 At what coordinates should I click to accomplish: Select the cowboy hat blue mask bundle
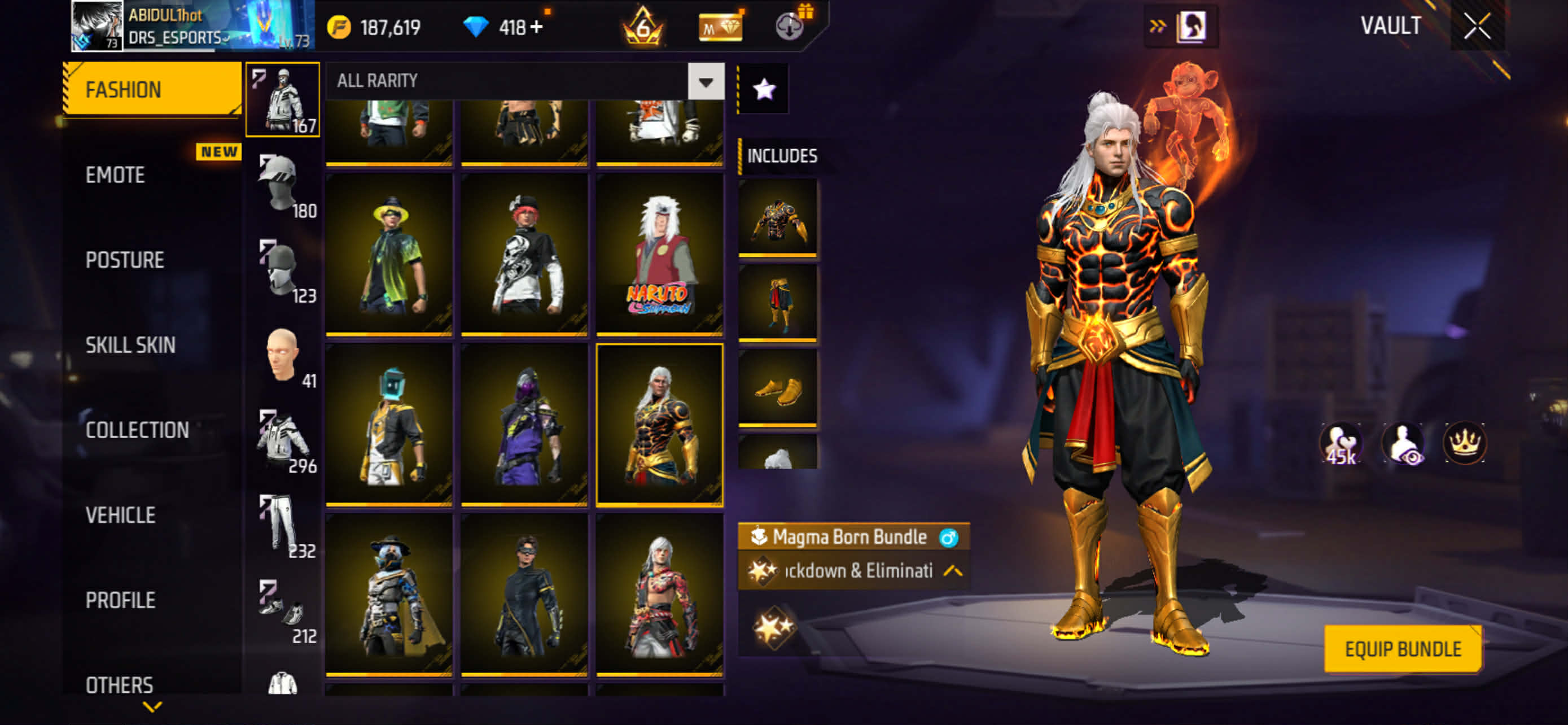389,595
